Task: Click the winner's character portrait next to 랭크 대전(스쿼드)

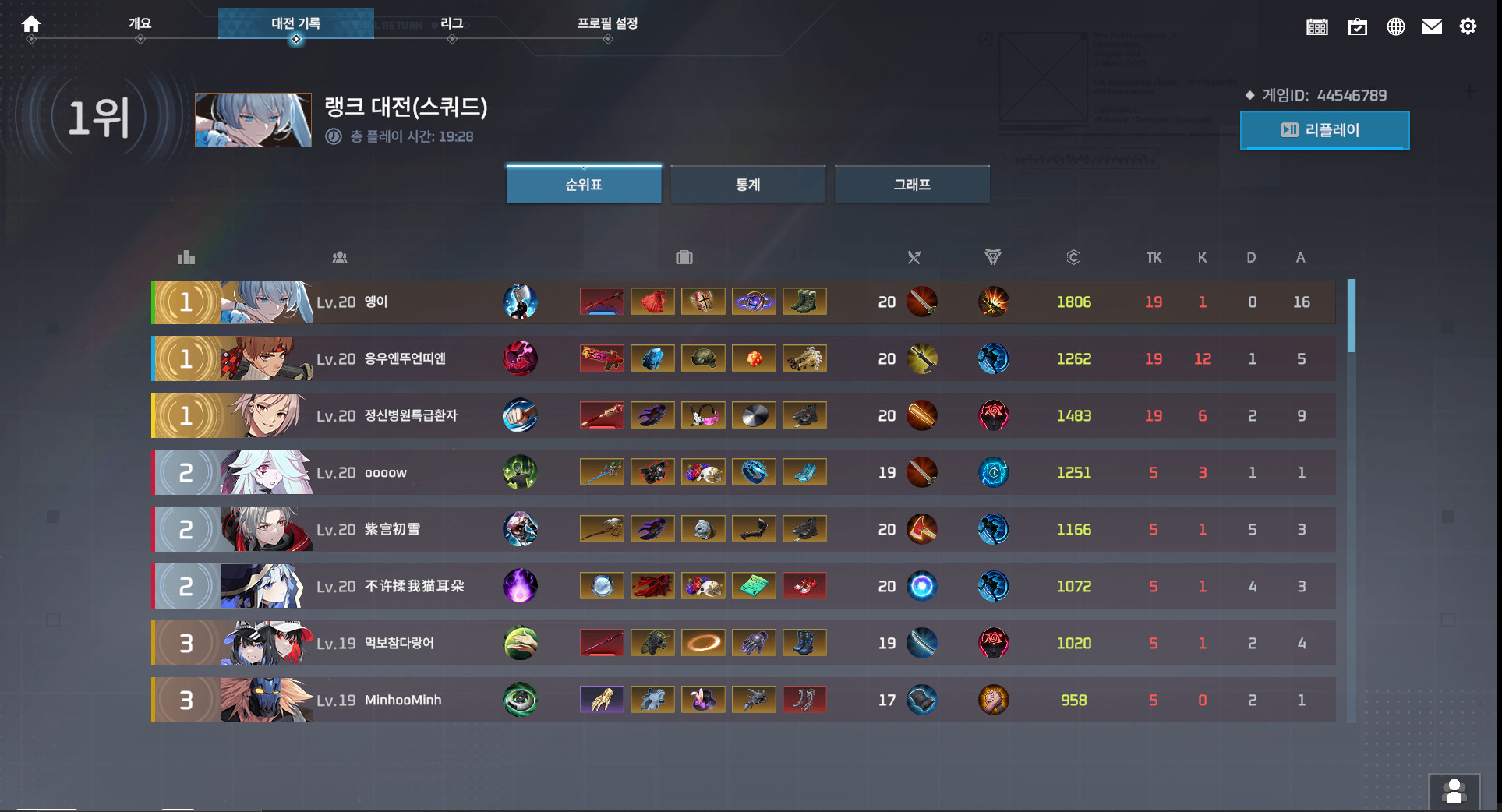Action: [253, 120]
